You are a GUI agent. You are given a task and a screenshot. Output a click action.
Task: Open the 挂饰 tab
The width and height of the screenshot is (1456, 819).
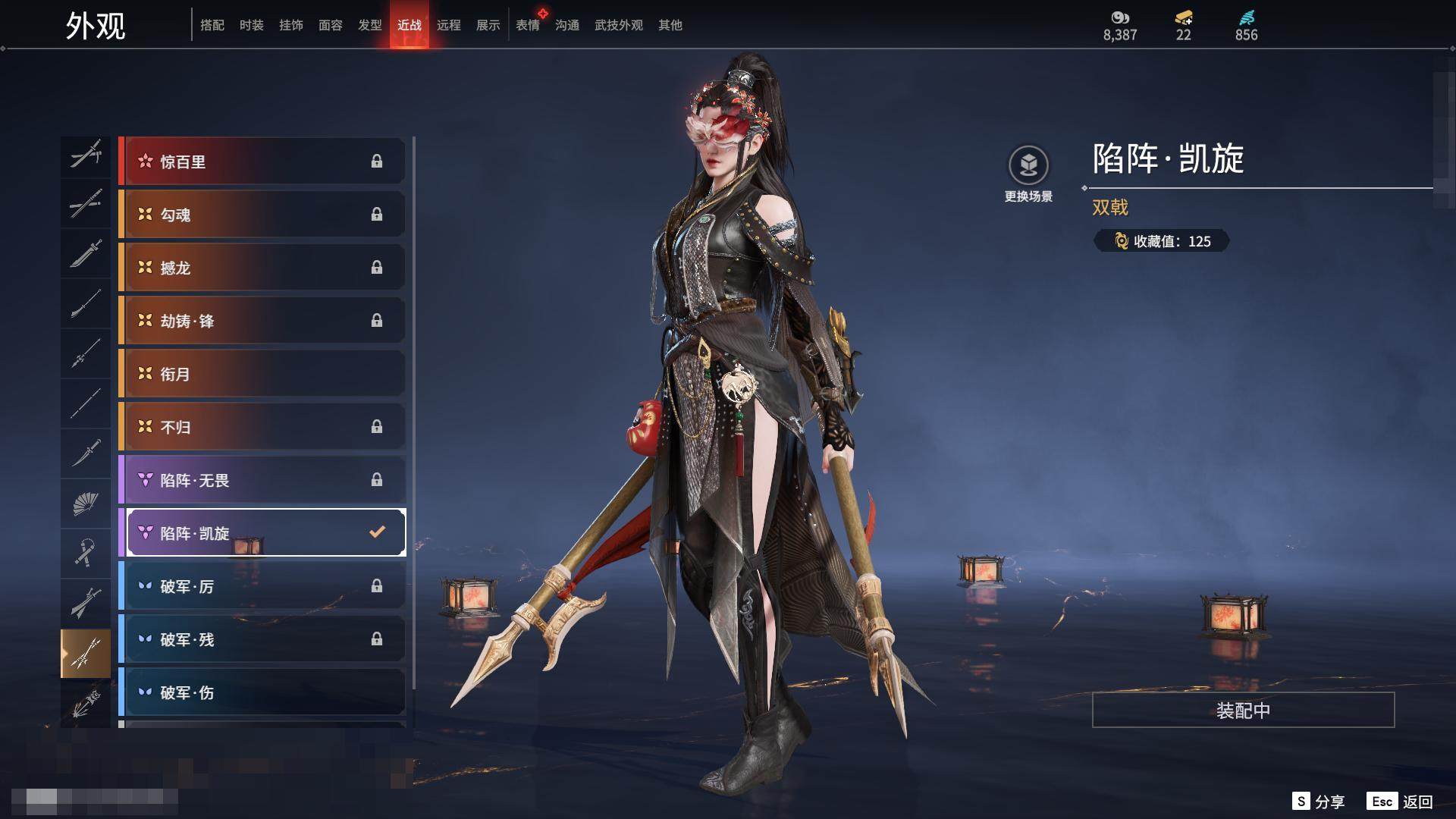point(290,25)
